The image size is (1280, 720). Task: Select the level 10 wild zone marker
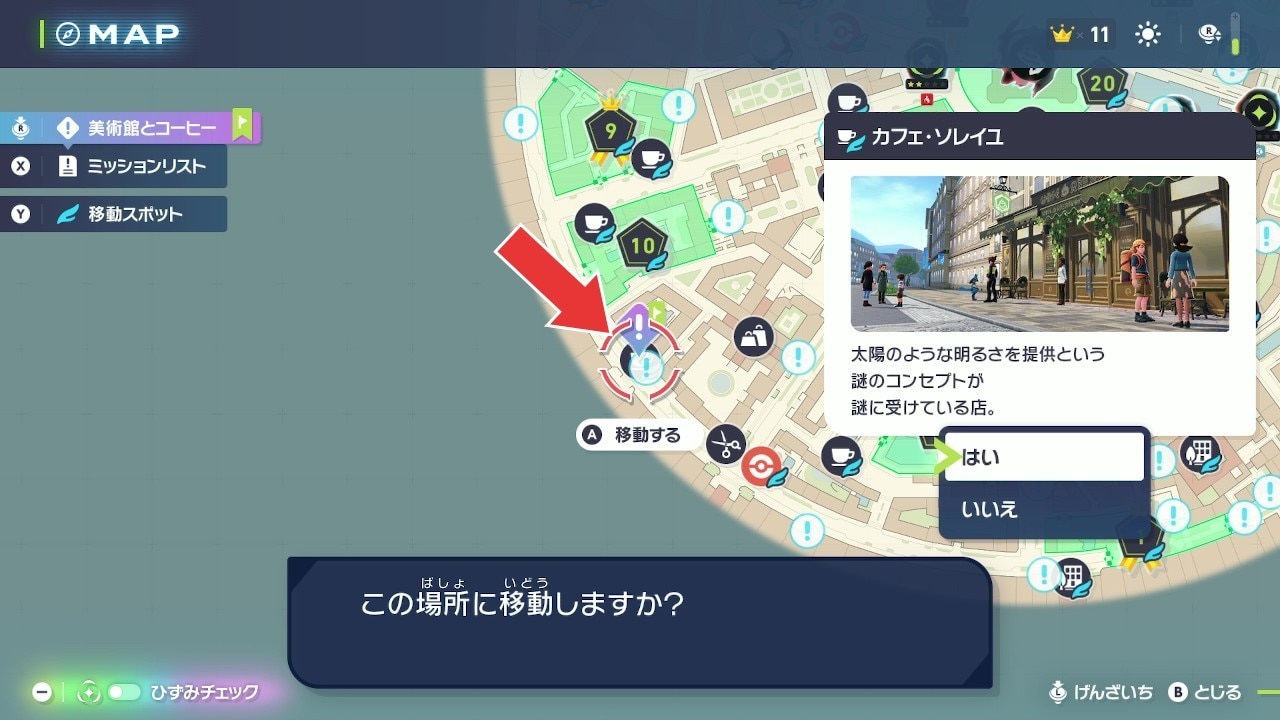pyautogui.click(x=642, y=245)
